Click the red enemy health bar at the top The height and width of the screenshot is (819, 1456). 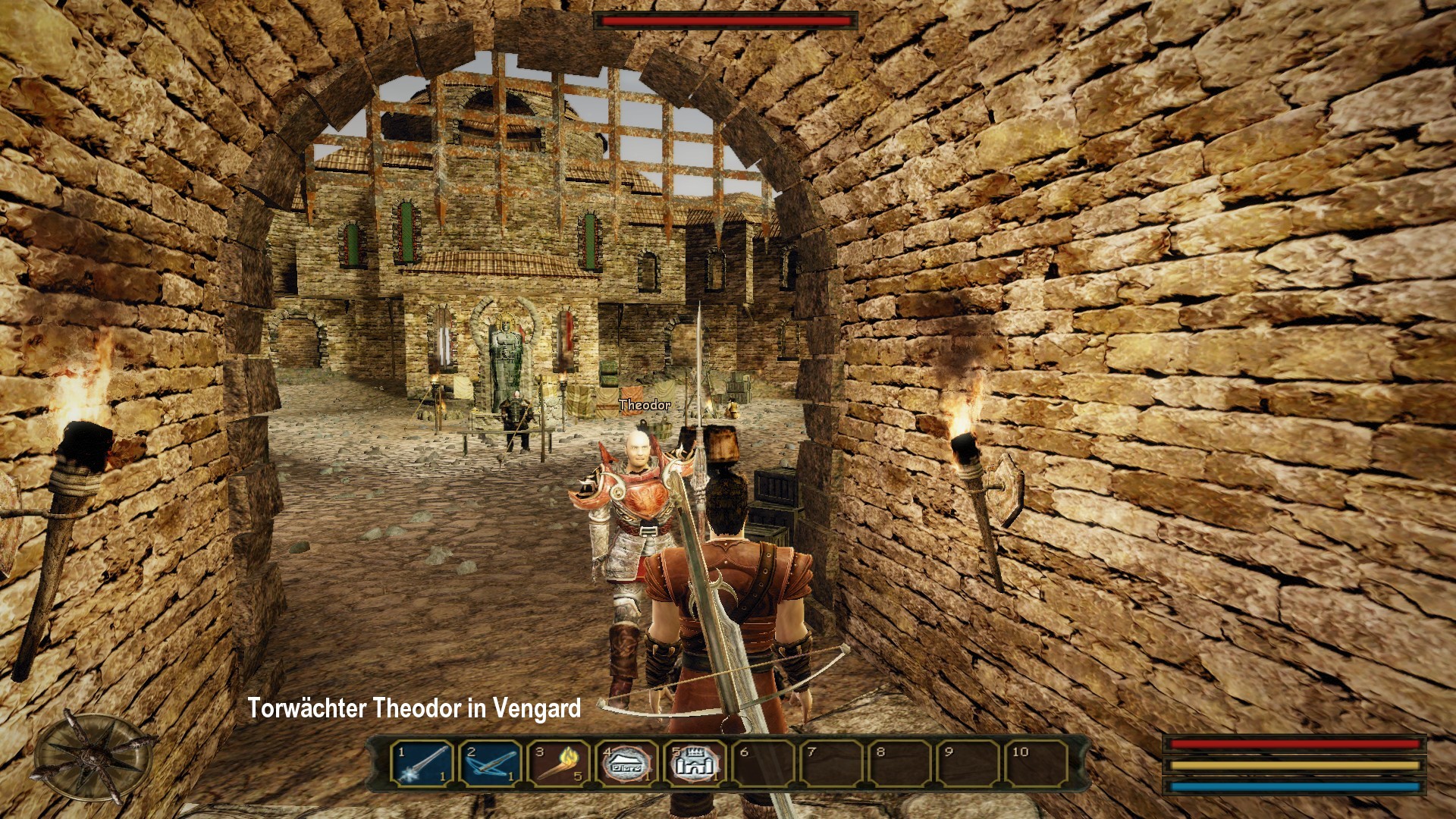[x=724, y=21]
